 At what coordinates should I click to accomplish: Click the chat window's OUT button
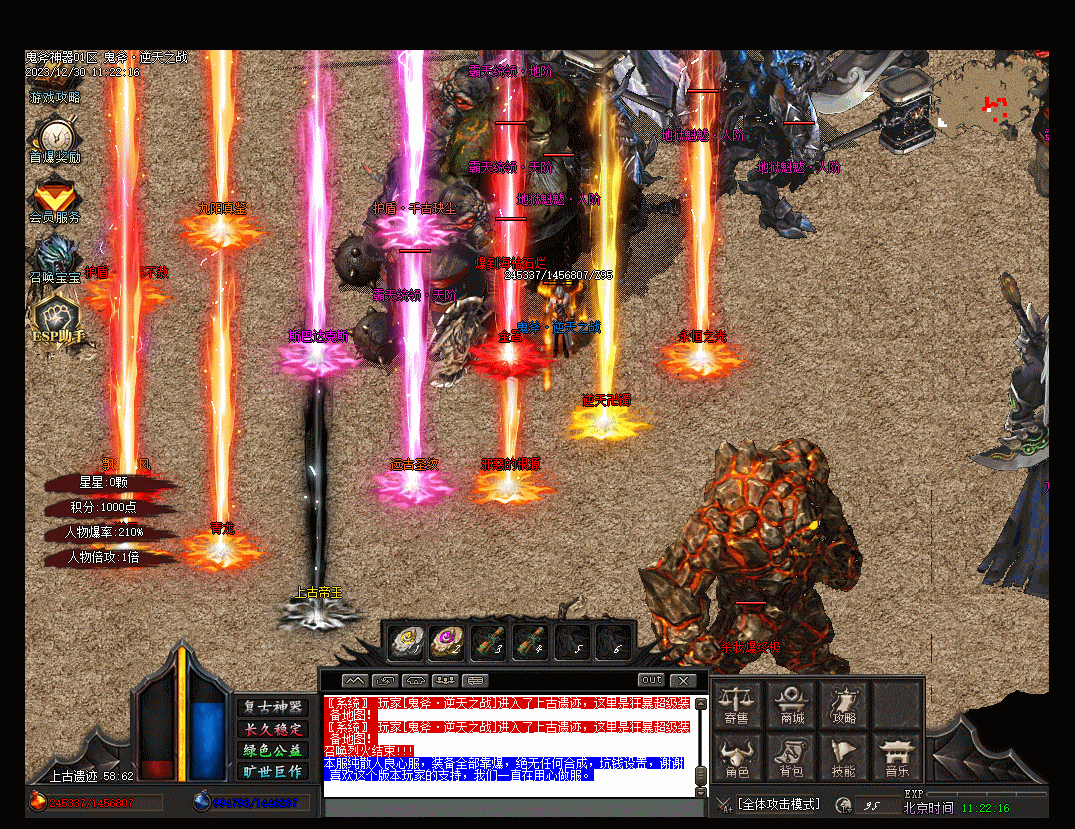(651, 681)
